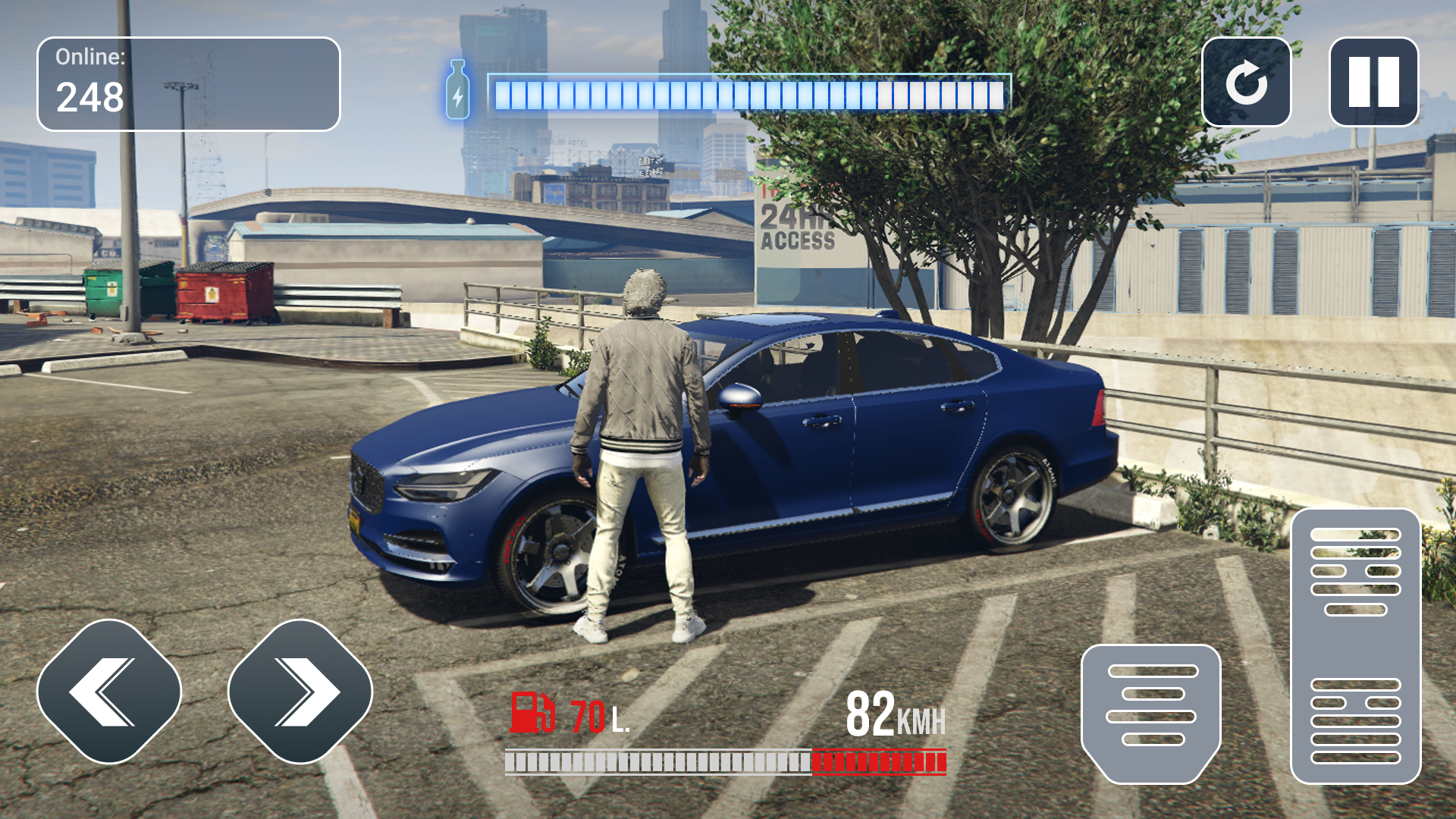Viewport: 1456px width, 819px height.
Task: Steer left with the left chevron button
Action: click(x=109, y=691)
